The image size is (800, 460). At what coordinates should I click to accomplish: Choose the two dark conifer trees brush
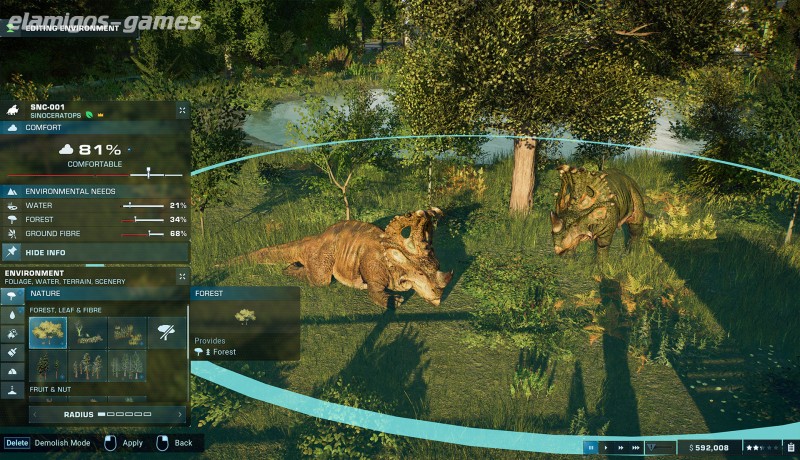tap(47, 365)
